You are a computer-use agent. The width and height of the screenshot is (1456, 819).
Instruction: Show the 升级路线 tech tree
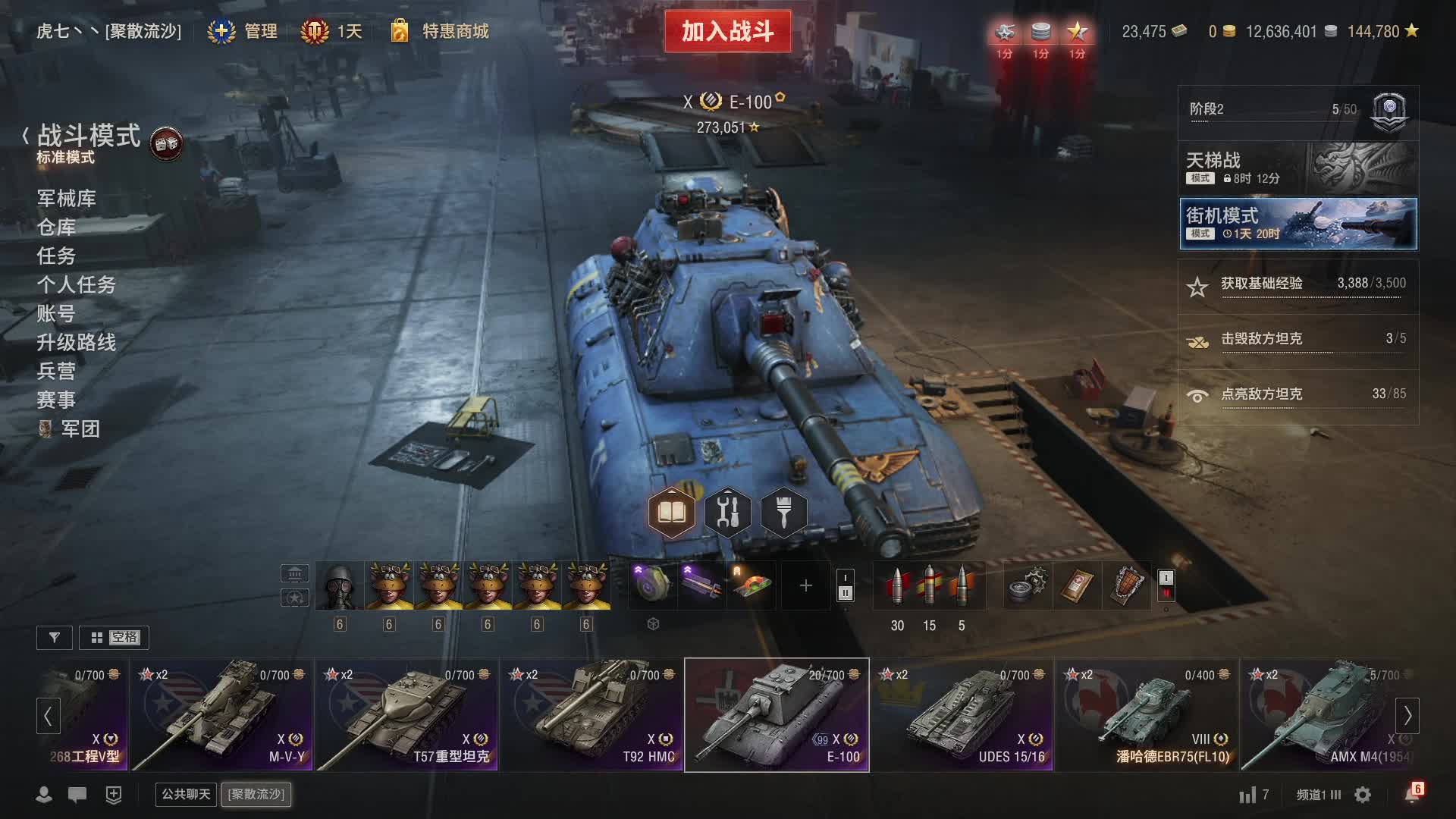pyautogui.click(x=77, y=343)
